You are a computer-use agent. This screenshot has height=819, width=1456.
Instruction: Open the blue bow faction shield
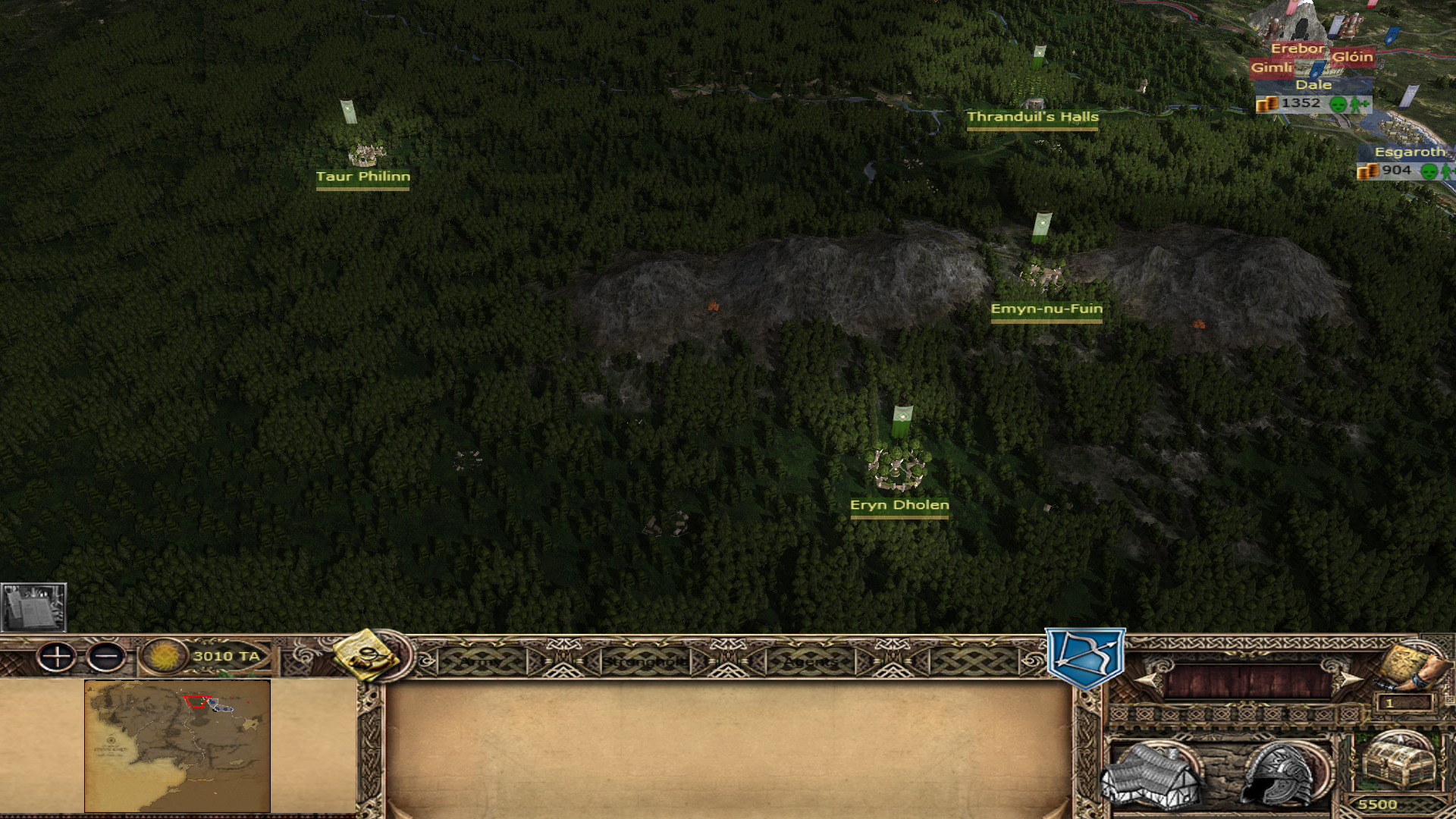(1085, 657)
